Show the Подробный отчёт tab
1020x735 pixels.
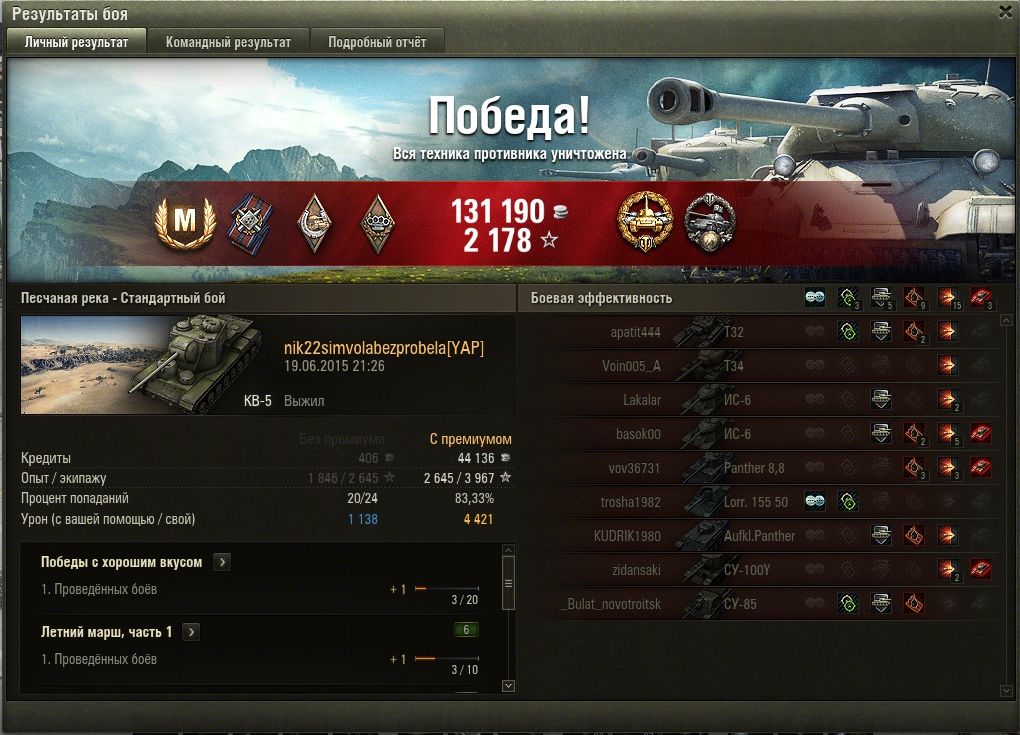click(377, 42)
